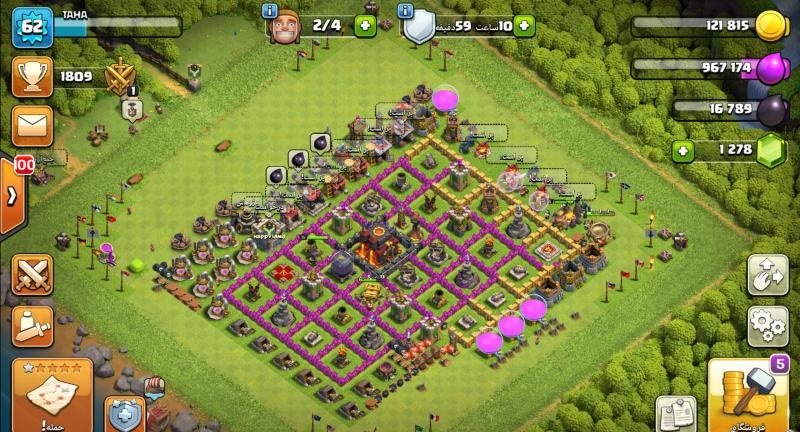
Task: Open the army overview sword button
Action: click(33, 325)
